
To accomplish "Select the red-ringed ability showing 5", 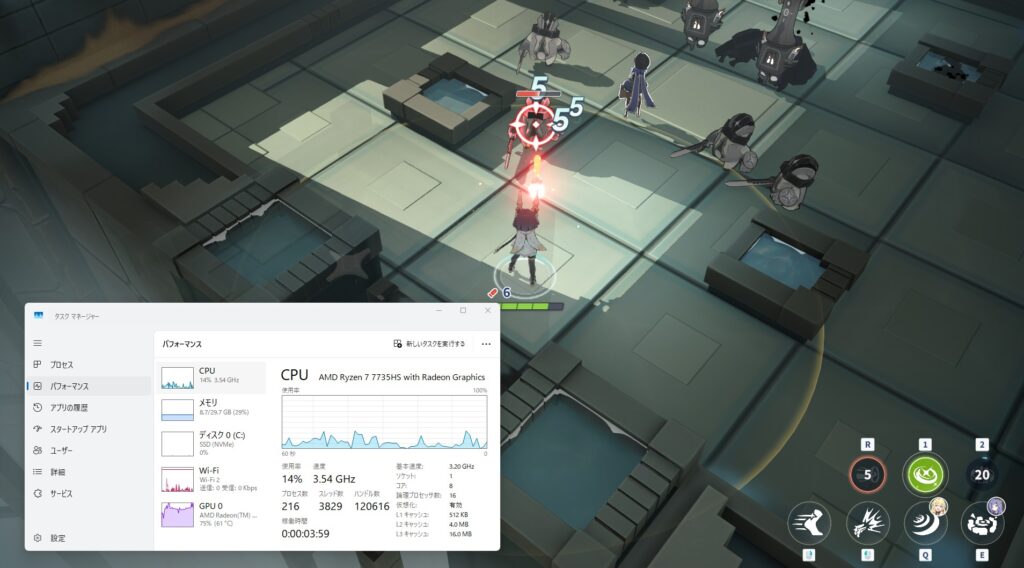I will pyautogui.click(x=867, y=475).
